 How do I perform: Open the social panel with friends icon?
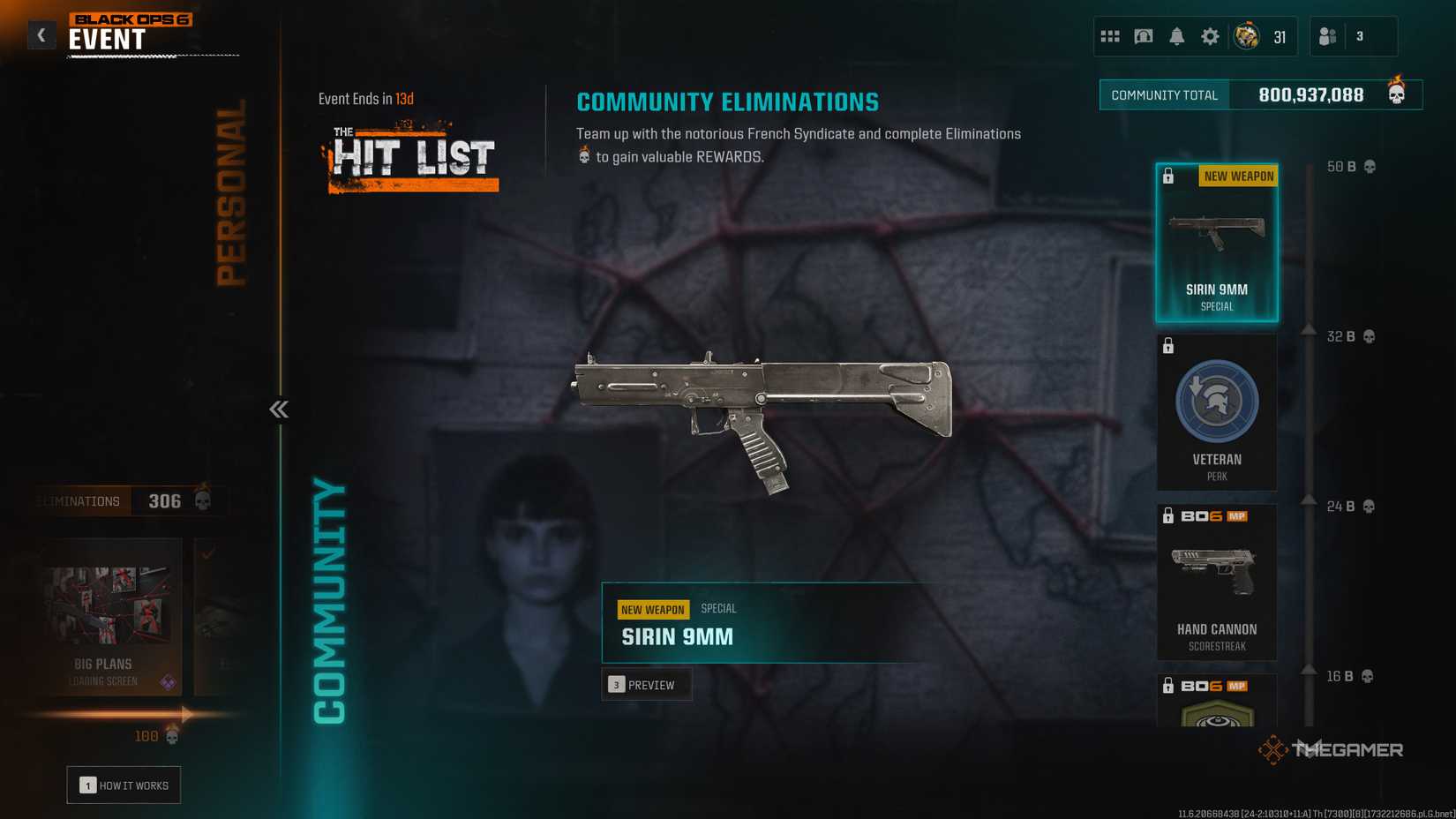coord(1326,36)
